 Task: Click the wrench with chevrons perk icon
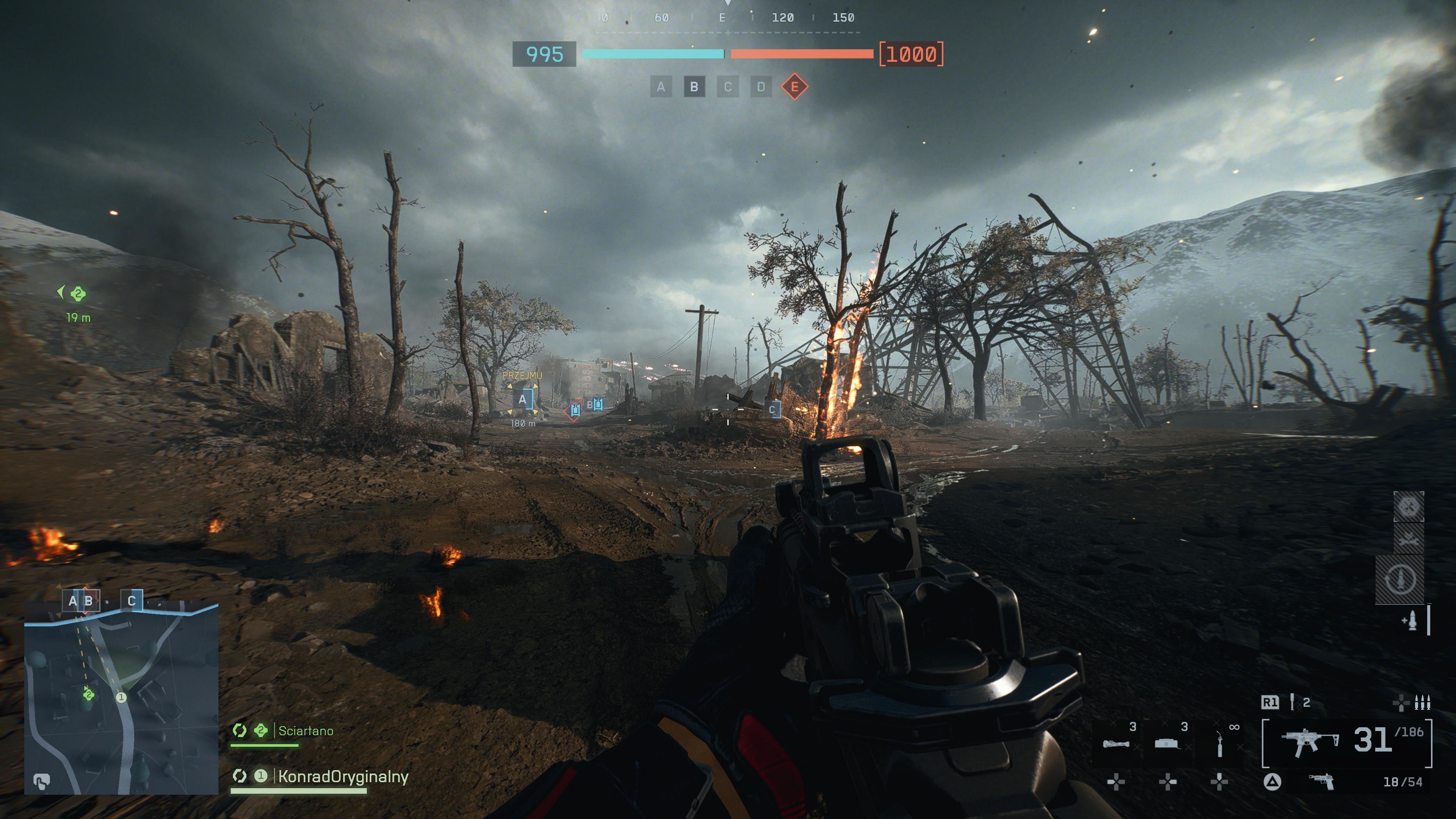click(1409, 538)
